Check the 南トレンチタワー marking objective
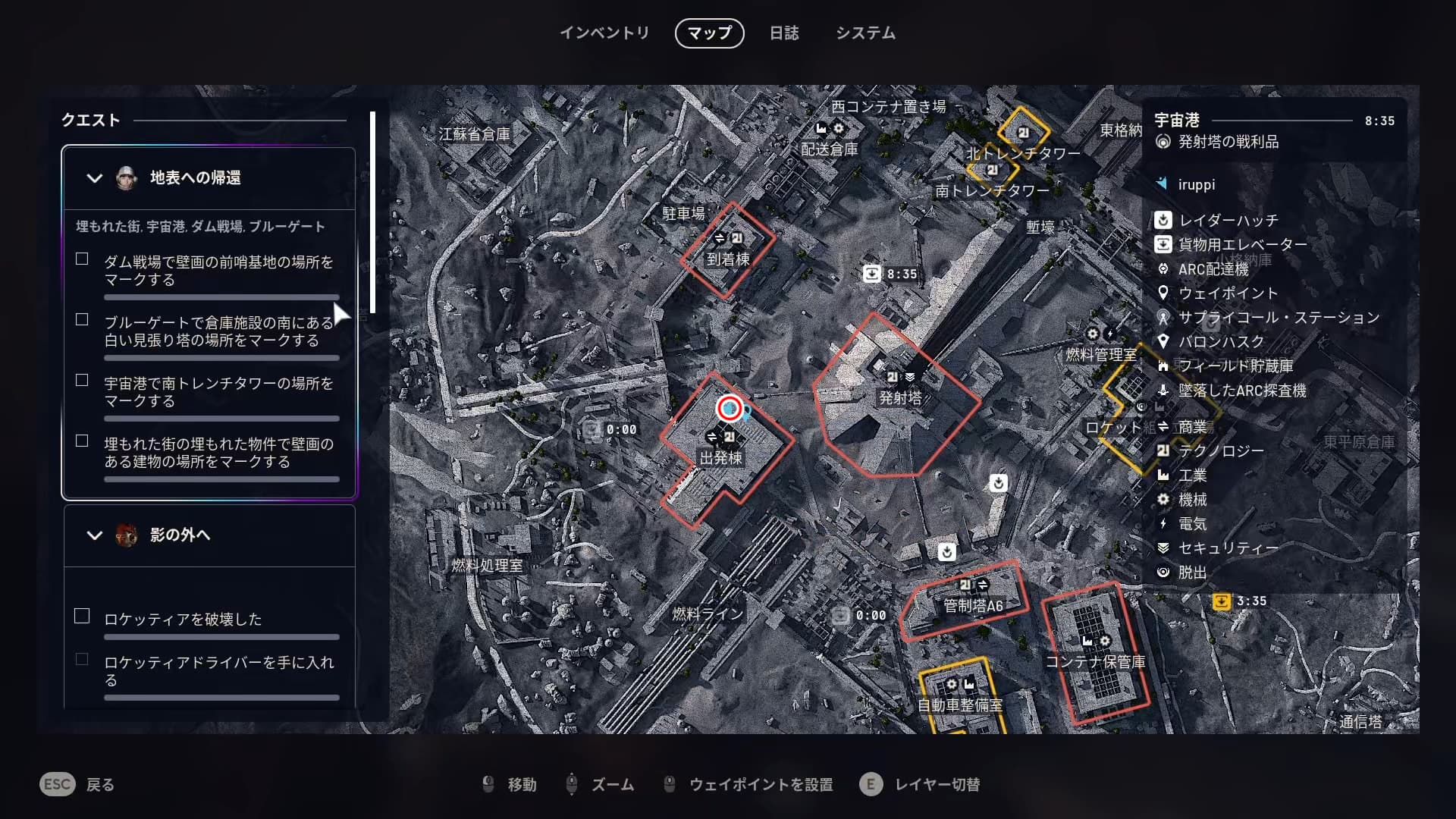 click(x=82, y=381)
